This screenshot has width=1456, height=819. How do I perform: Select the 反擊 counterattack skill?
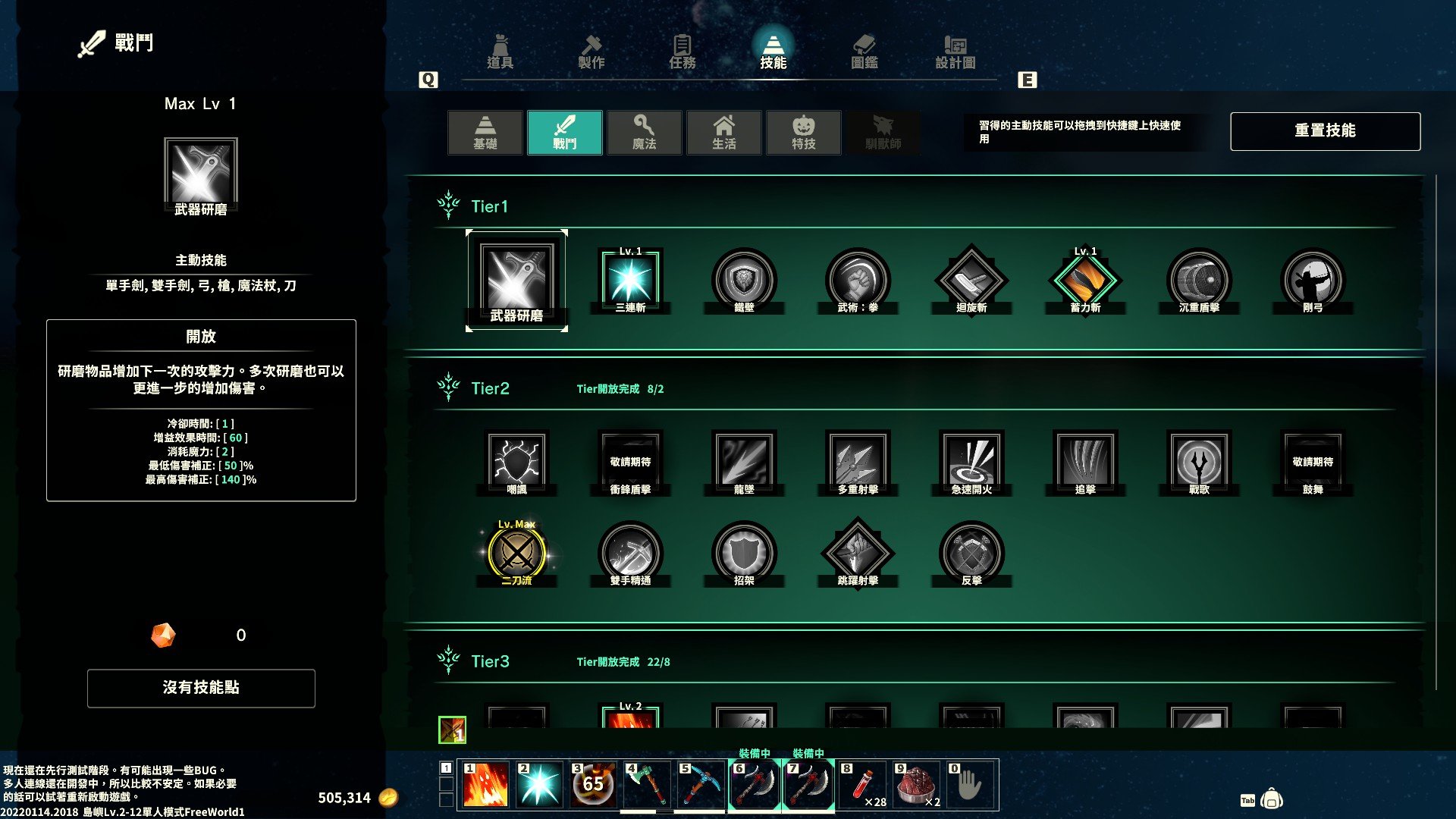(971, 553)
